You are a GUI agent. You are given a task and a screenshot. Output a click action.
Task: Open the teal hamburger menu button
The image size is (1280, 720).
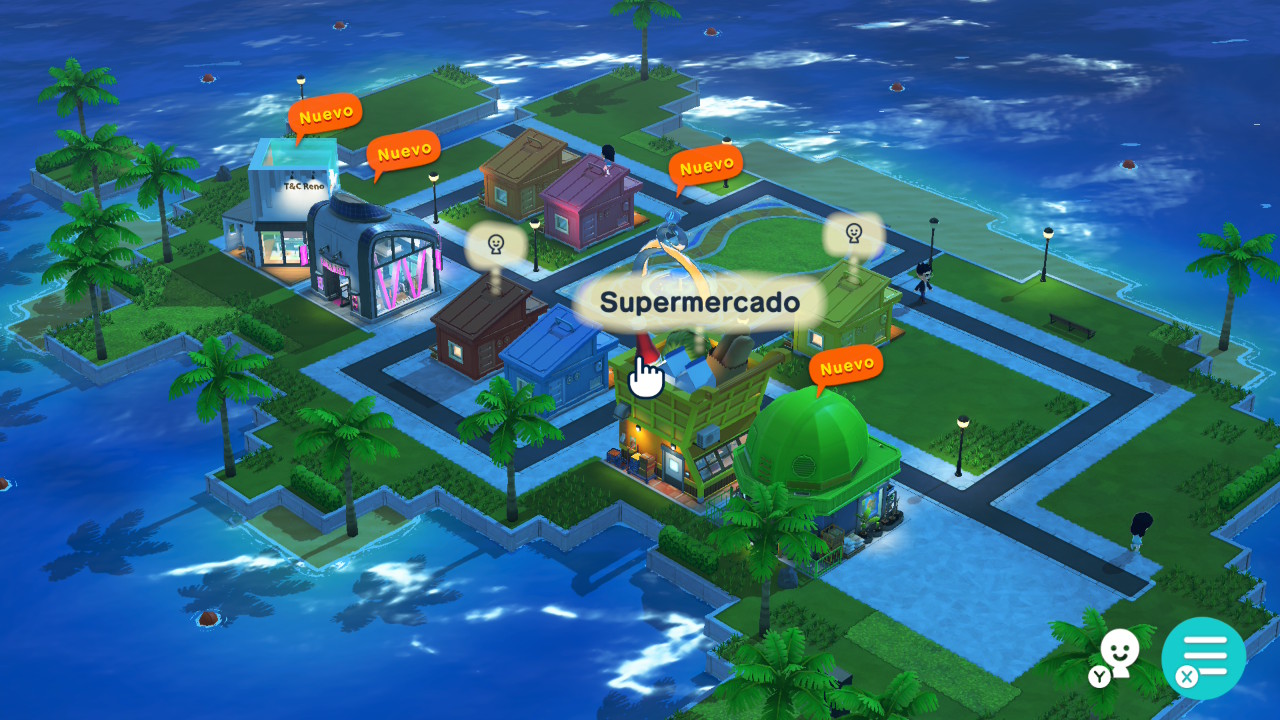click(1204, 657)
